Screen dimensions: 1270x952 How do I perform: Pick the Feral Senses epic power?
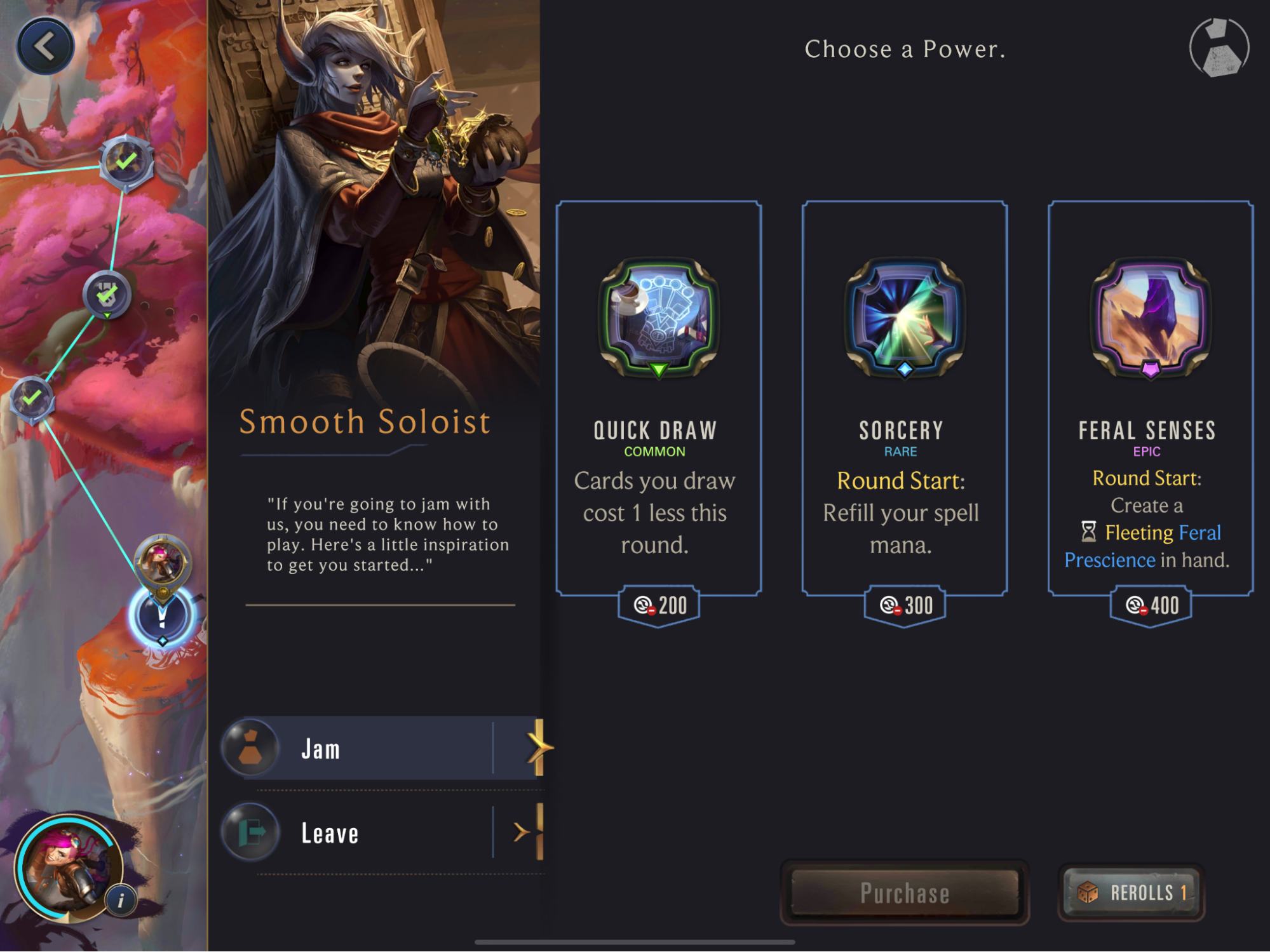1150,399
